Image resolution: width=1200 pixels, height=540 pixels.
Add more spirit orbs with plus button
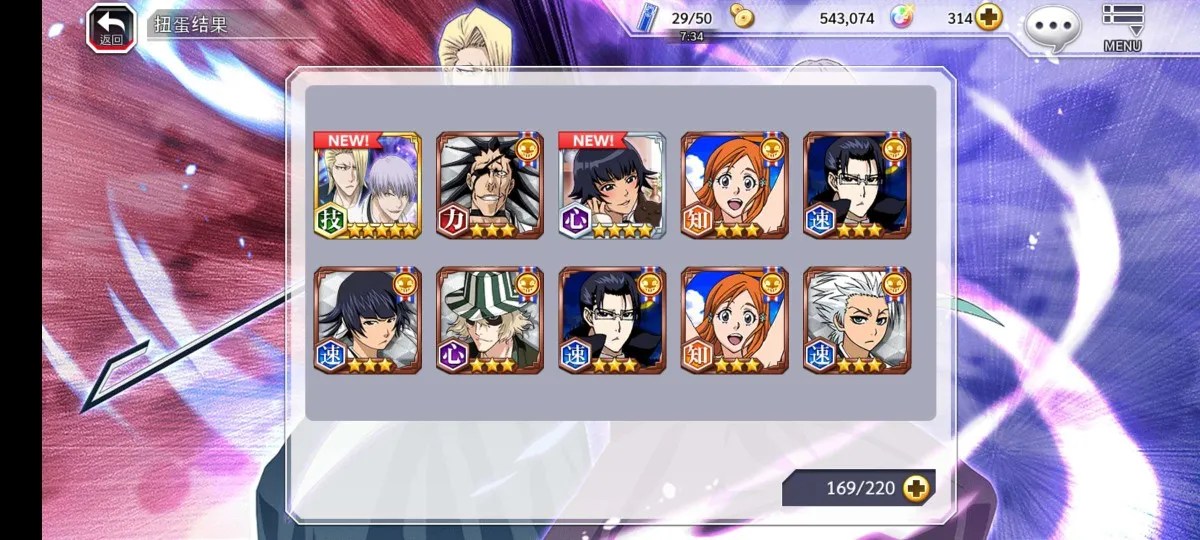click(989, 18)
